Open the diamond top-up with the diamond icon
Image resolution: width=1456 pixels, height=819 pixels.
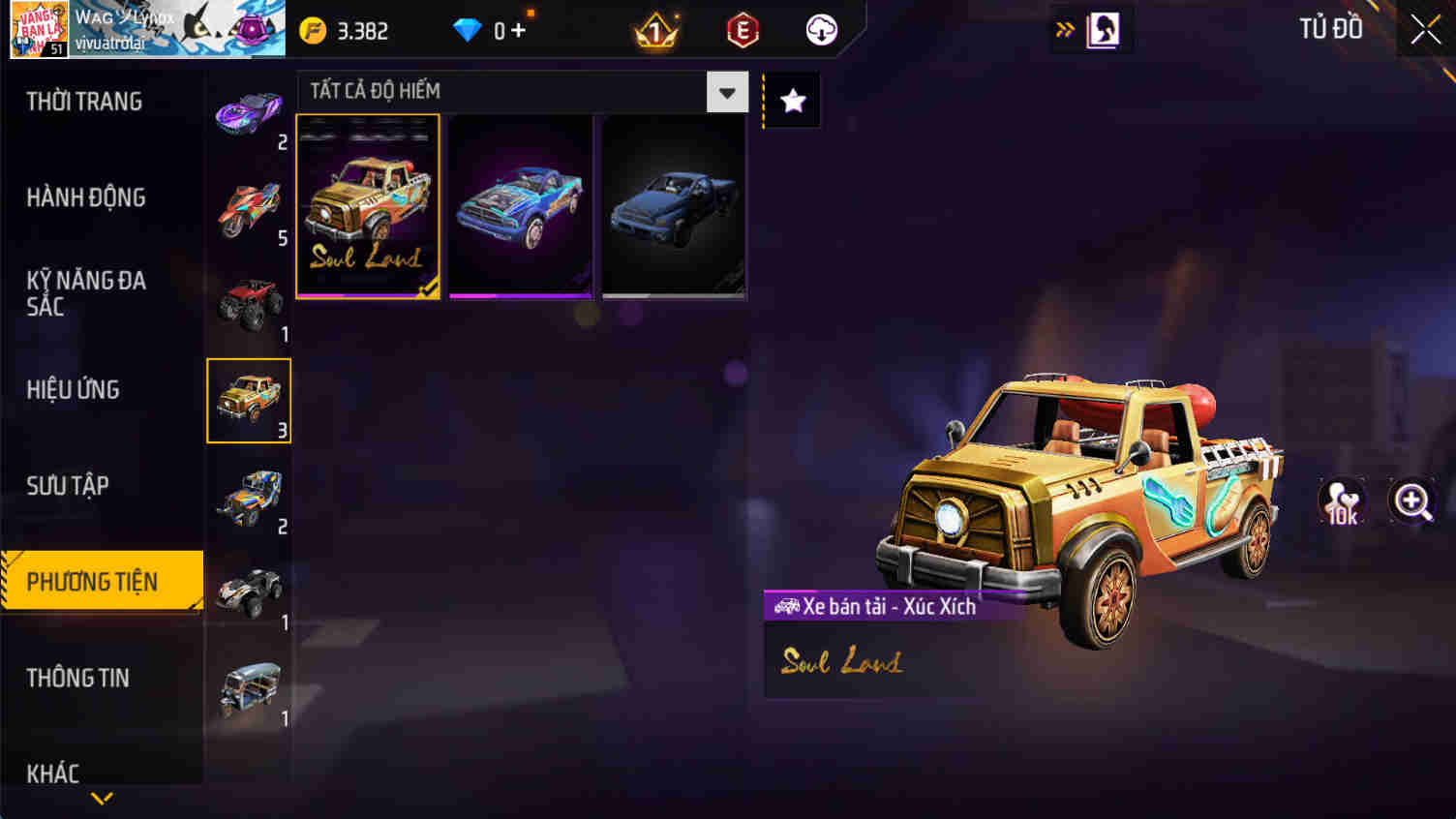click(x=469, y=30)
